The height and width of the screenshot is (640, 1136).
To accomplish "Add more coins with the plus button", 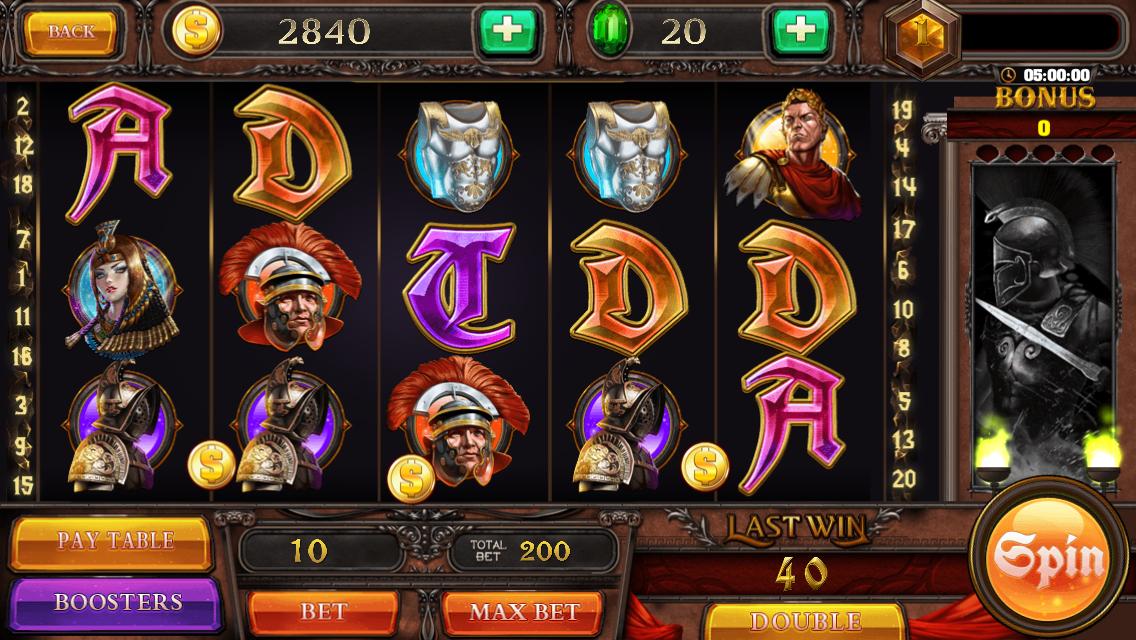I will (x=507, y=32).
